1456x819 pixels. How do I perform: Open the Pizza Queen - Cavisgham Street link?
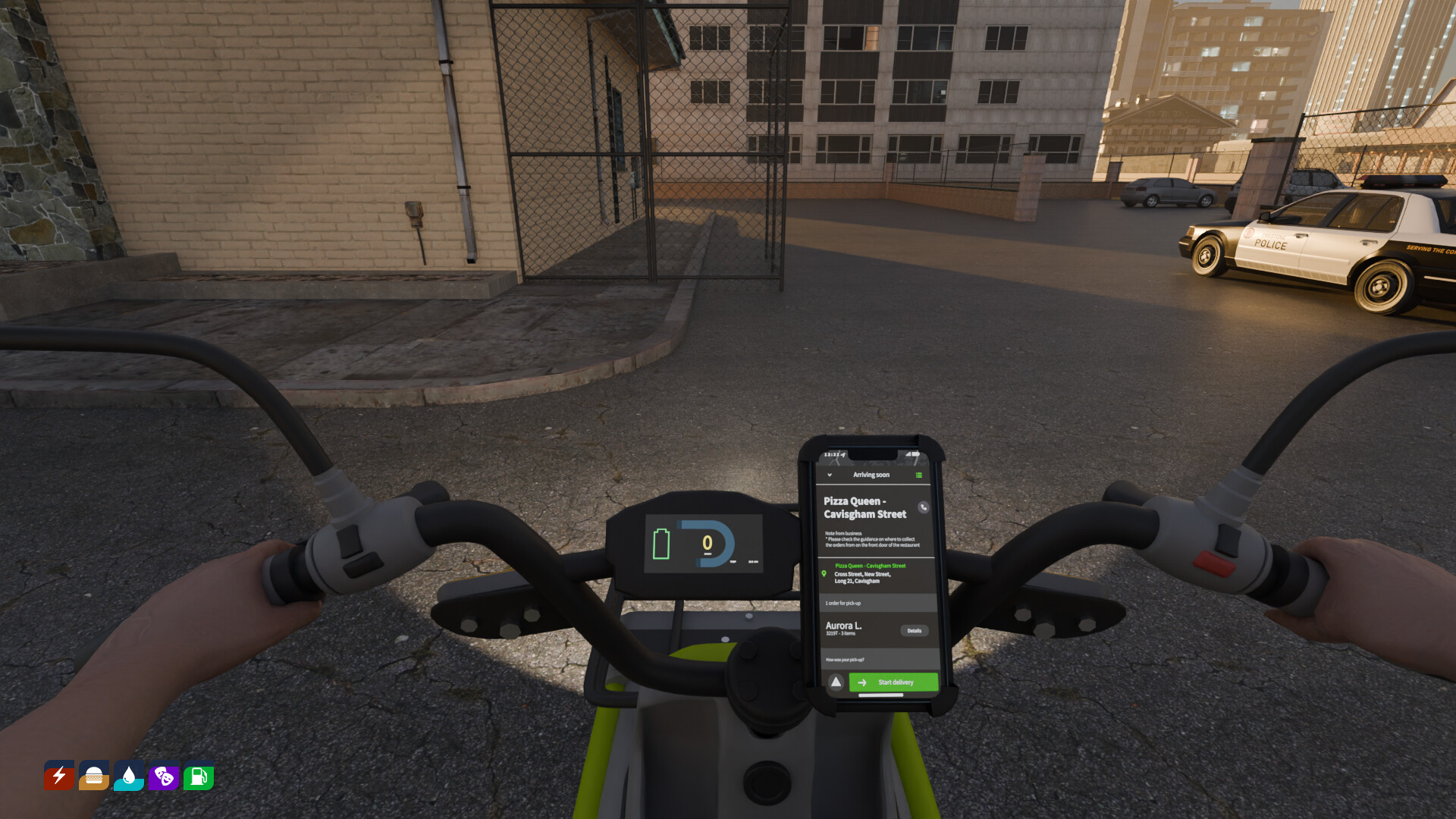click(x=871, y=566)
